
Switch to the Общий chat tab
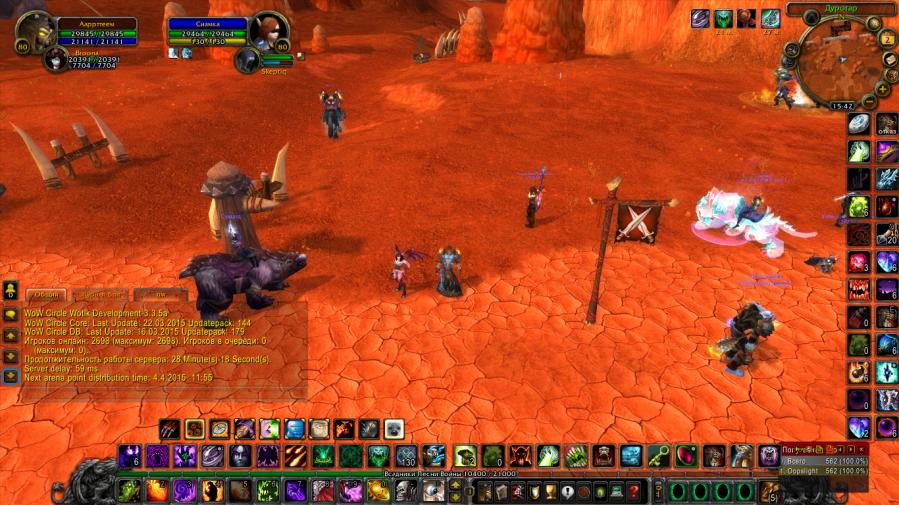(45, 295)
